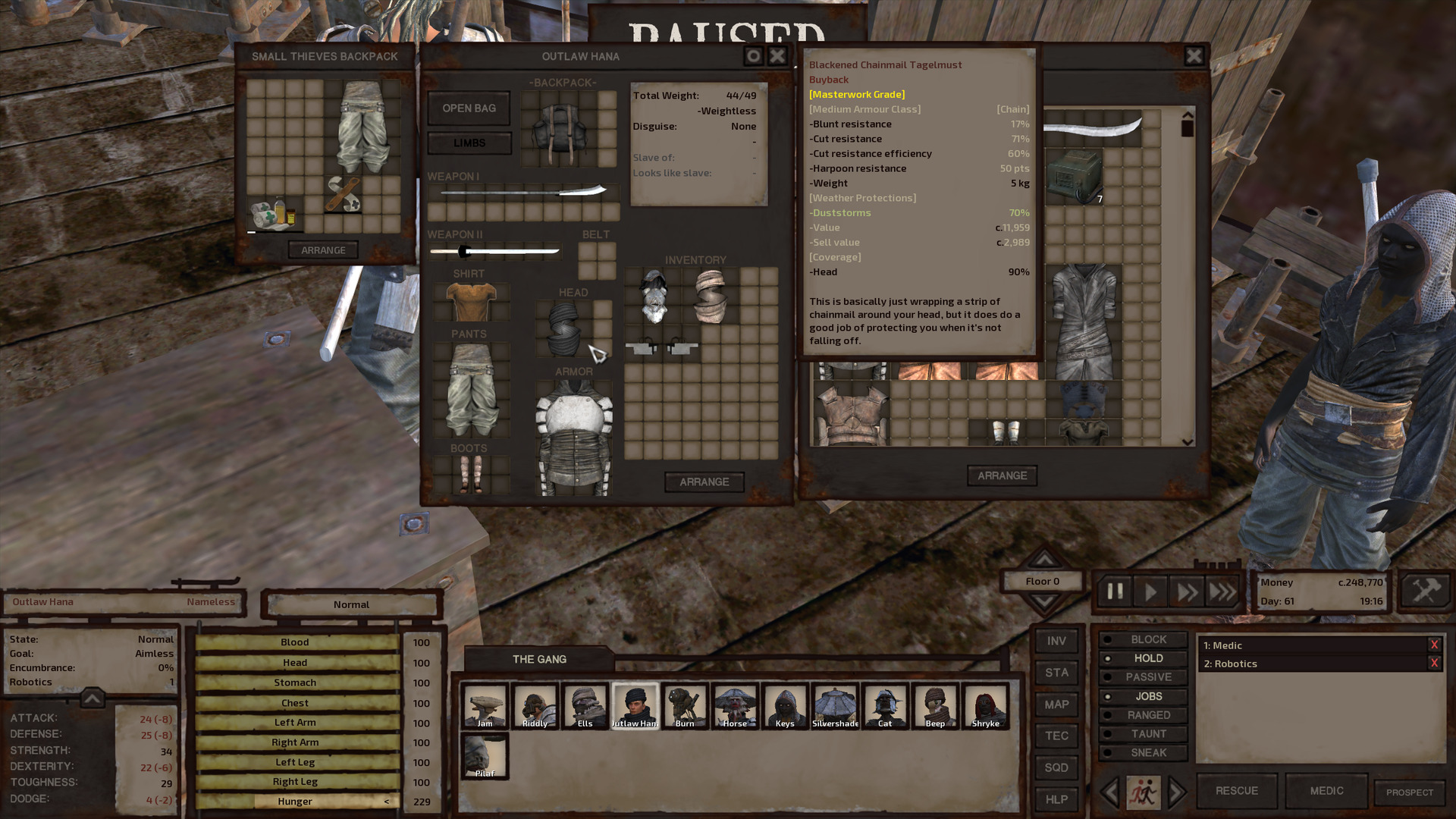Pause the game with the pause button

(1115, 591)
